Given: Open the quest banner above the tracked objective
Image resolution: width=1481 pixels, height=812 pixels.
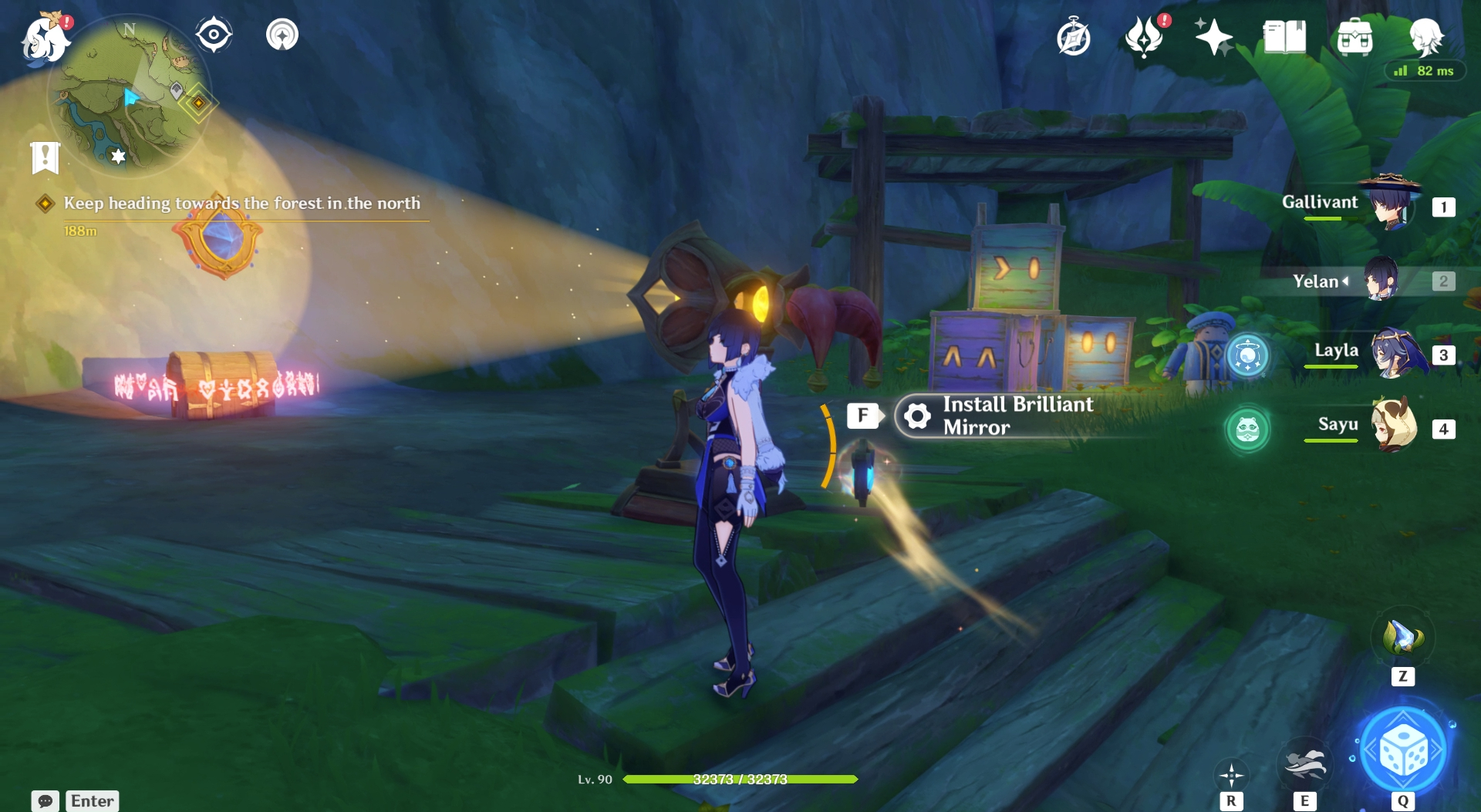Looking at the screenshot, I should pyautogui.click(x=46, y=158).
